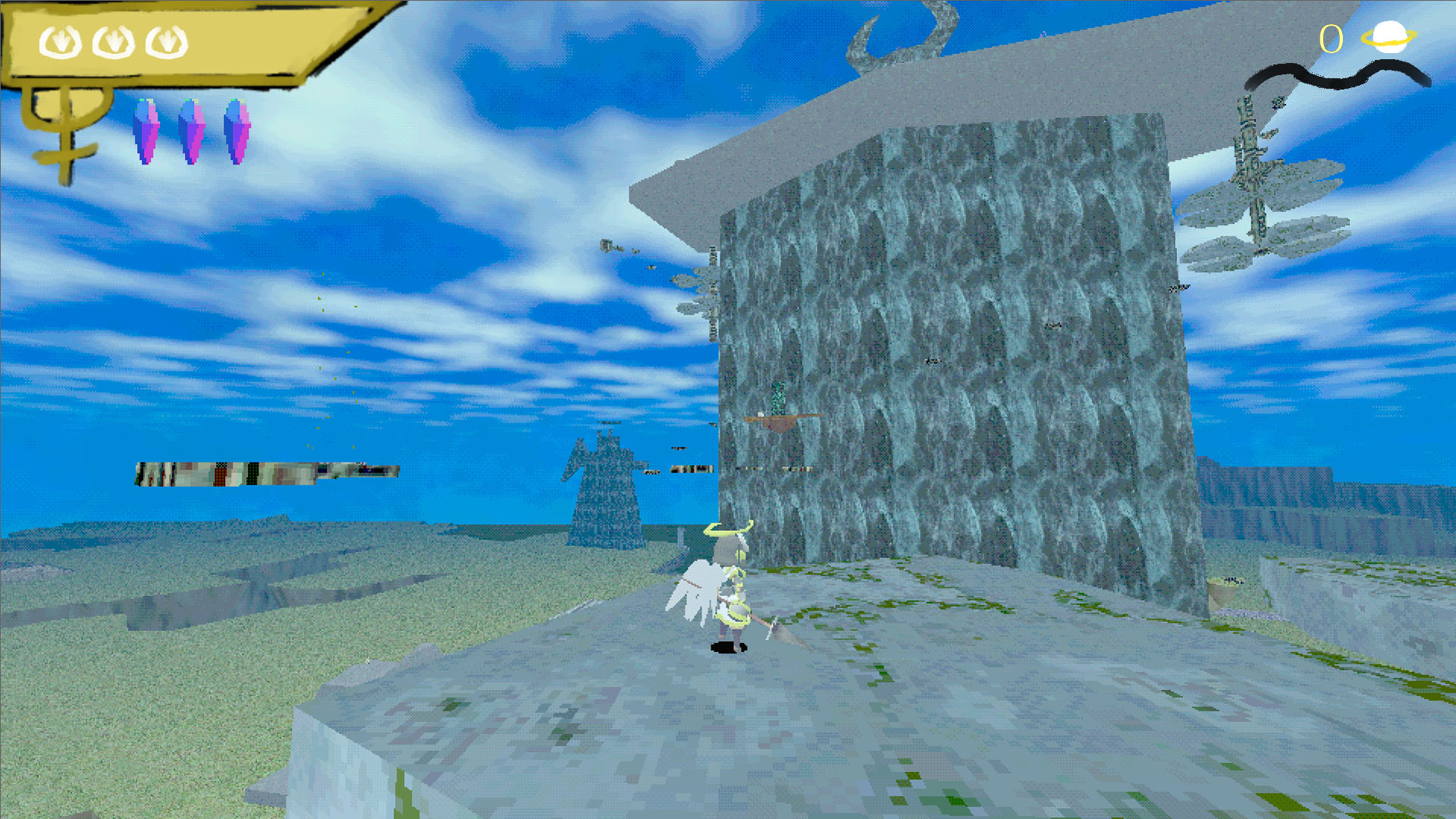Click the yellow zero counter beside the orb
This screenshot has width=1456, height=819.
1331,38
